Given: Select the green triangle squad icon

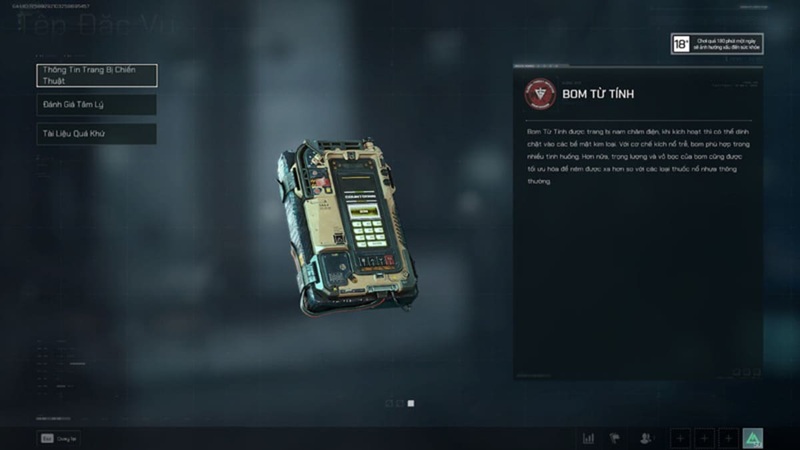Looking at the screenshot, I should click(x=753, y=438).
